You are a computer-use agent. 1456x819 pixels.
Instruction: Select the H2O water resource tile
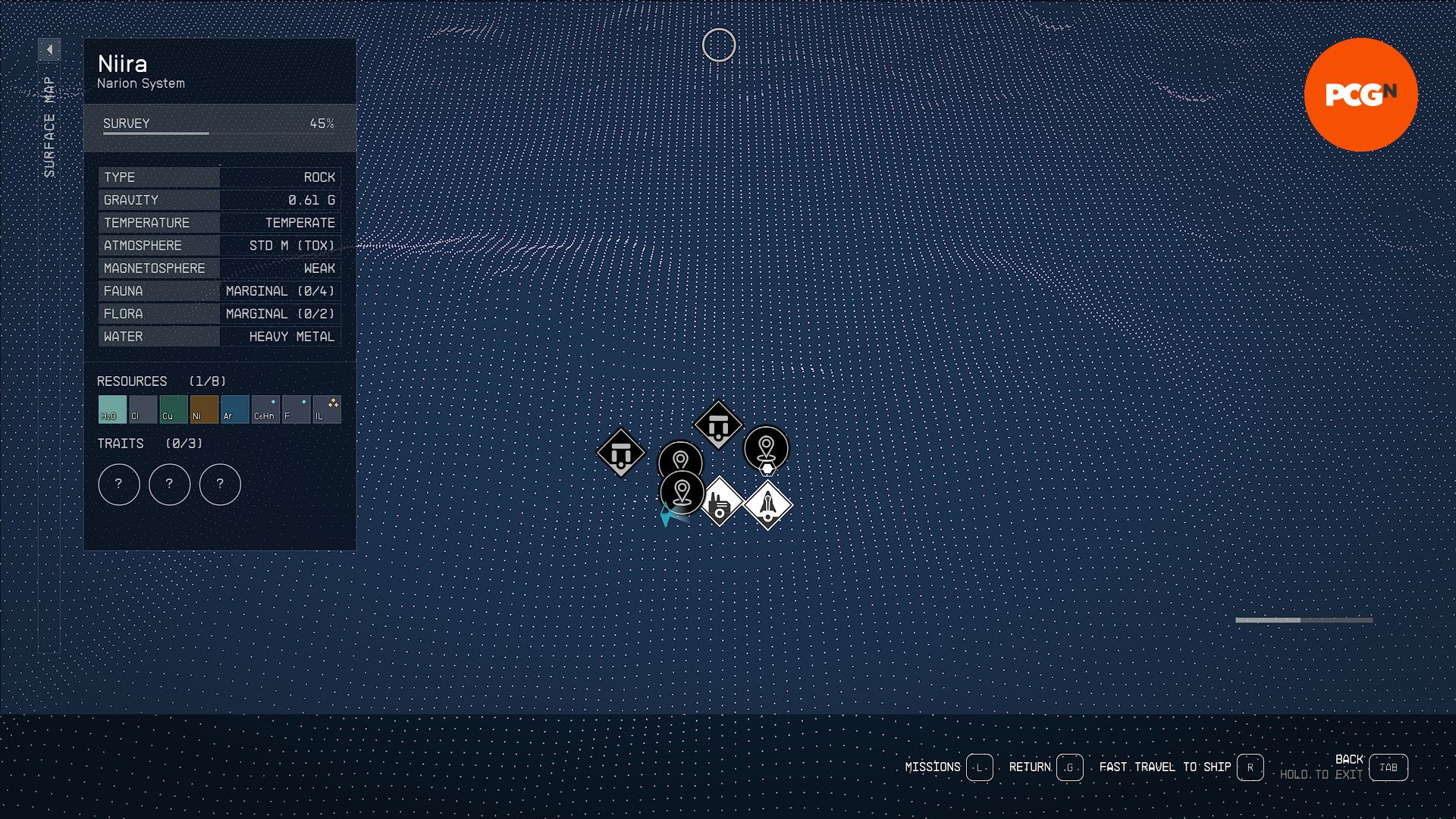click(112, 409)
